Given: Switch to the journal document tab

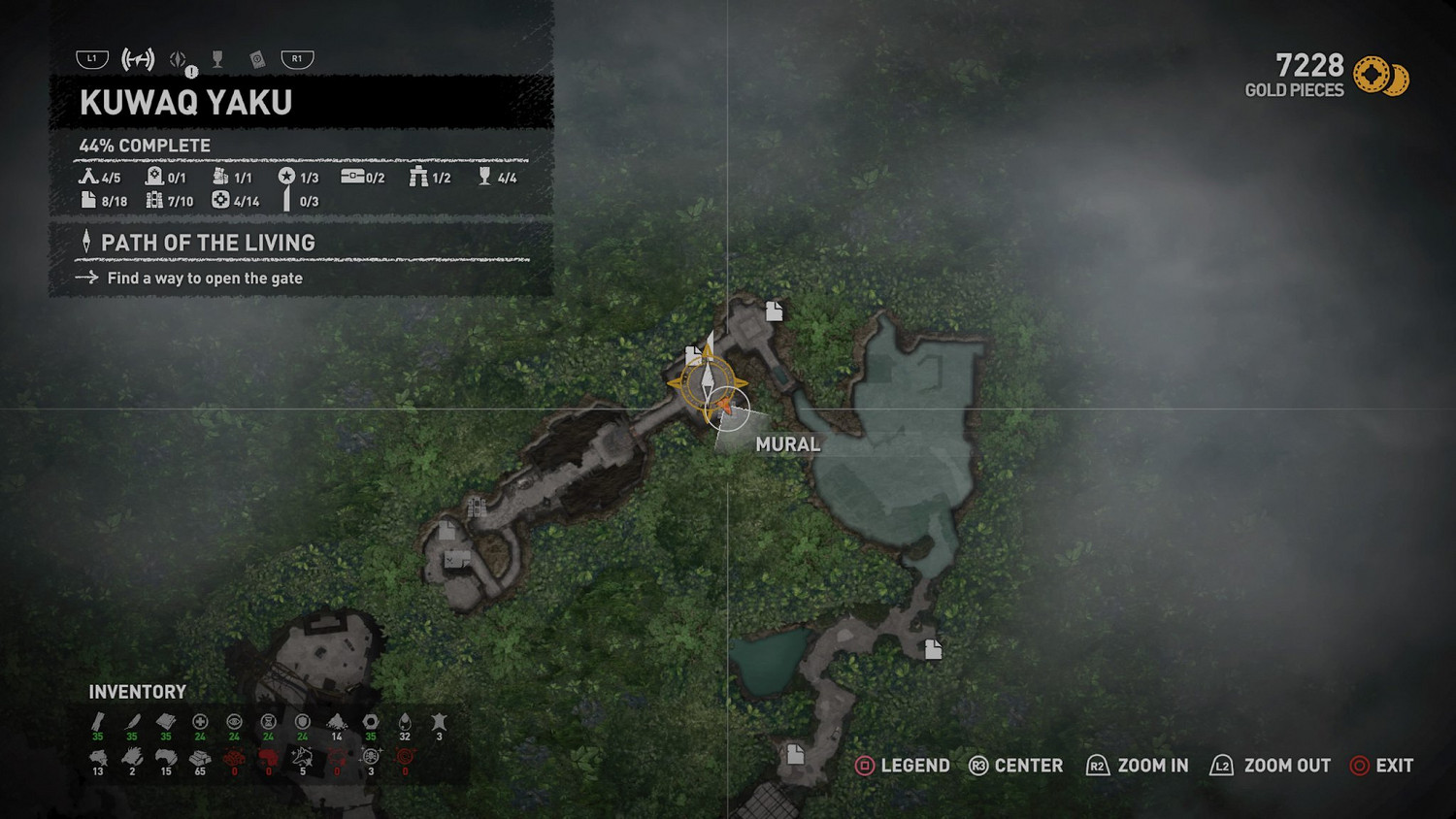Looking at the screenshot, I should pyautogui.click(x=257, y=60).
